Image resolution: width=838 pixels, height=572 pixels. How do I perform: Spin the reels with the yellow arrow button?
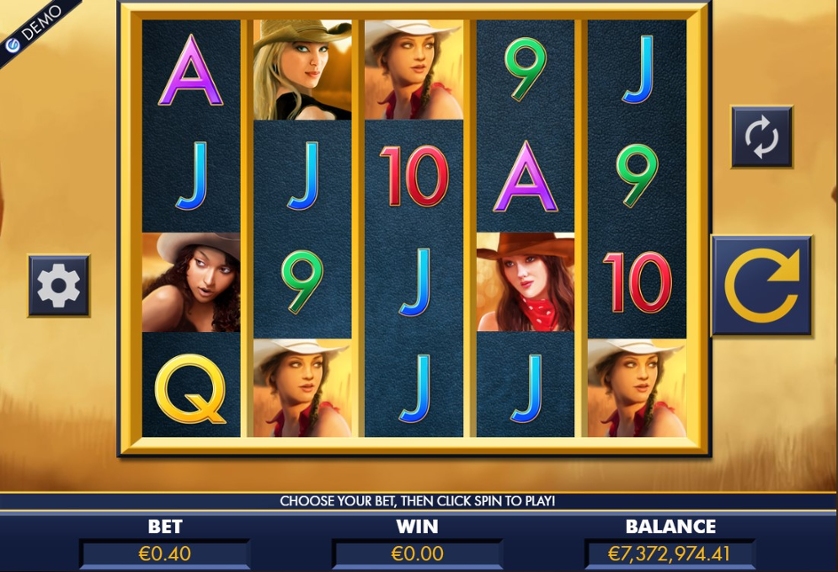tap(761, 285)
